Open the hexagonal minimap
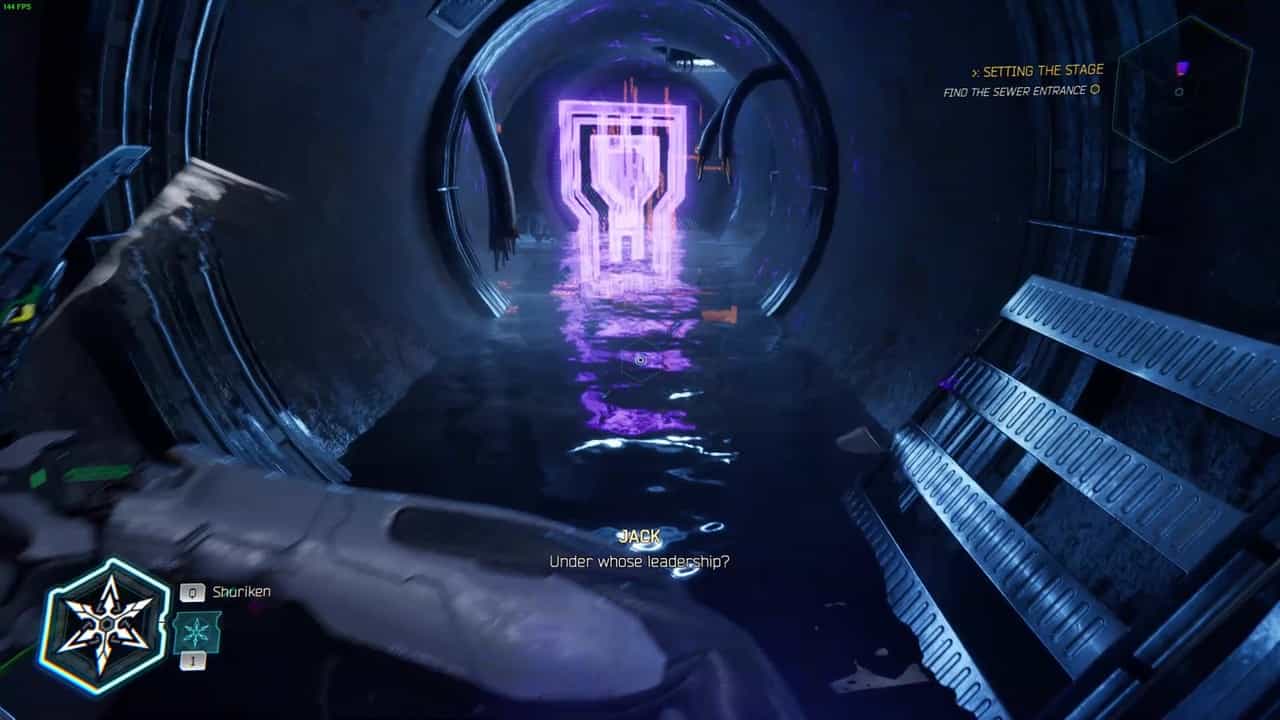 pos(1182,90)
